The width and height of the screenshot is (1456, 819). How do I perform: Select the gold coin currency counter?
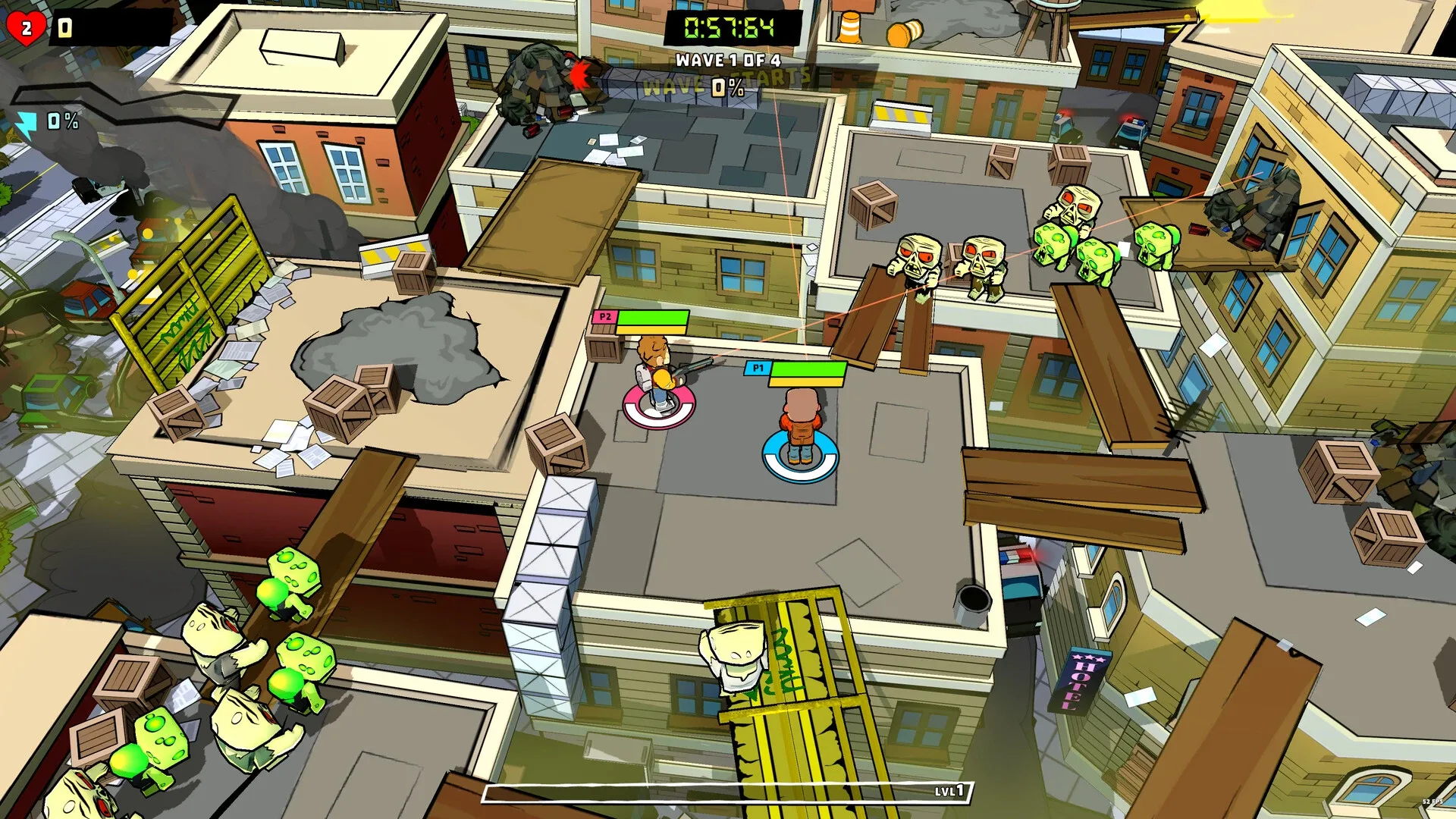click(x=64, y=27)
